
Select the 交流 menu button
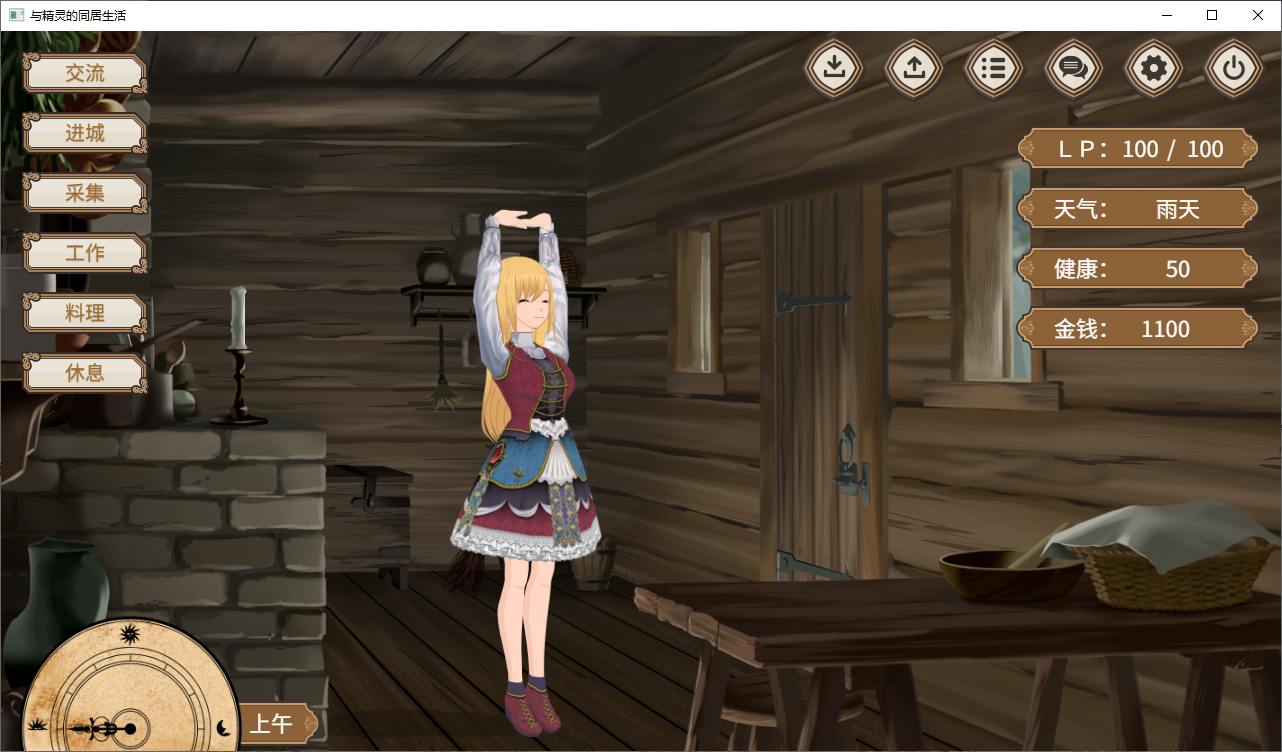[85, 73]
